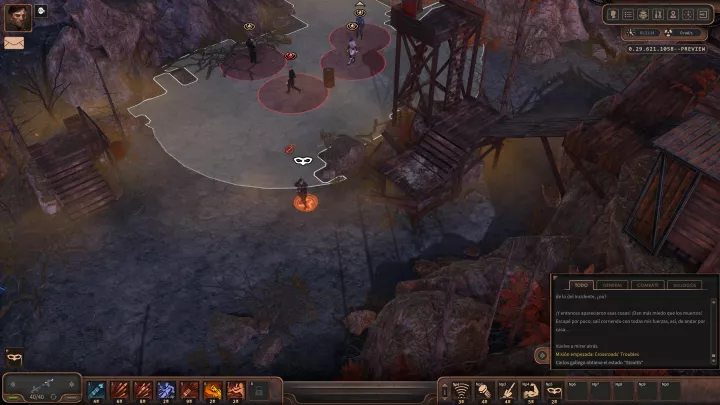Select the equipped weapon panel
This screenshot has width=720, height=405.
click(41, 387)
